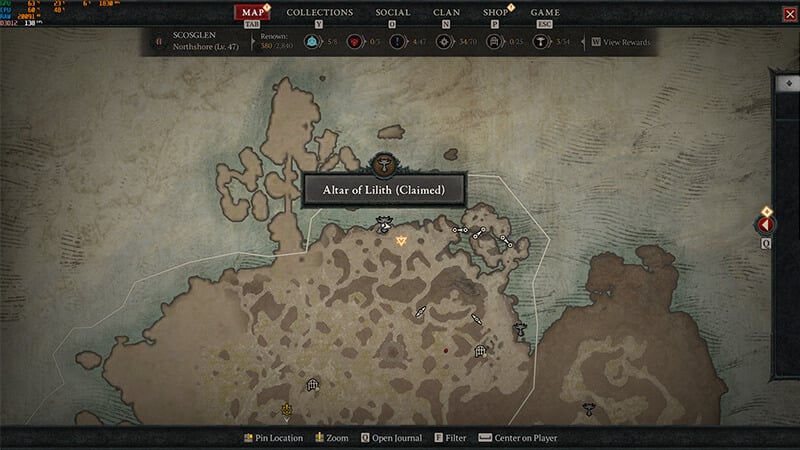Click the Altar of Lilith marker on eastern island
The width and height of the screenshot is (800, 450).
coord(589,406)
